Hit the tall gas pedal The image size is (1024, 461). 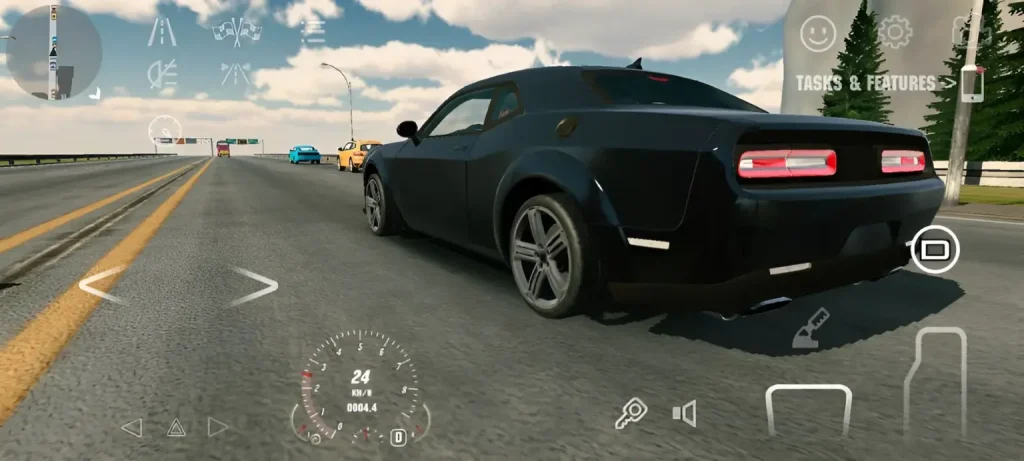click(934, 382)
